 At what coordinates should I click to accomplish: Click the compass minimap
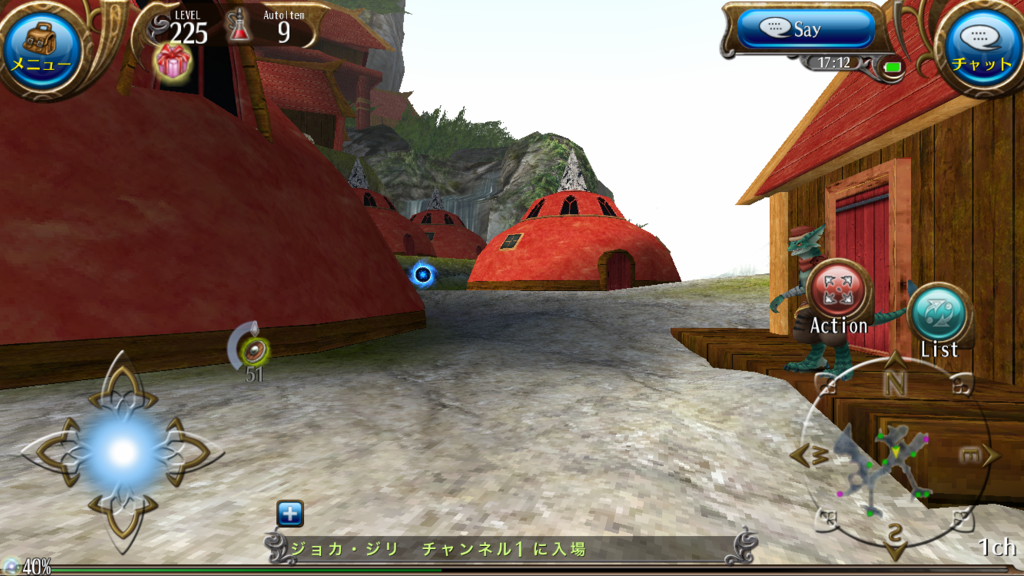[x=893, y=455]
